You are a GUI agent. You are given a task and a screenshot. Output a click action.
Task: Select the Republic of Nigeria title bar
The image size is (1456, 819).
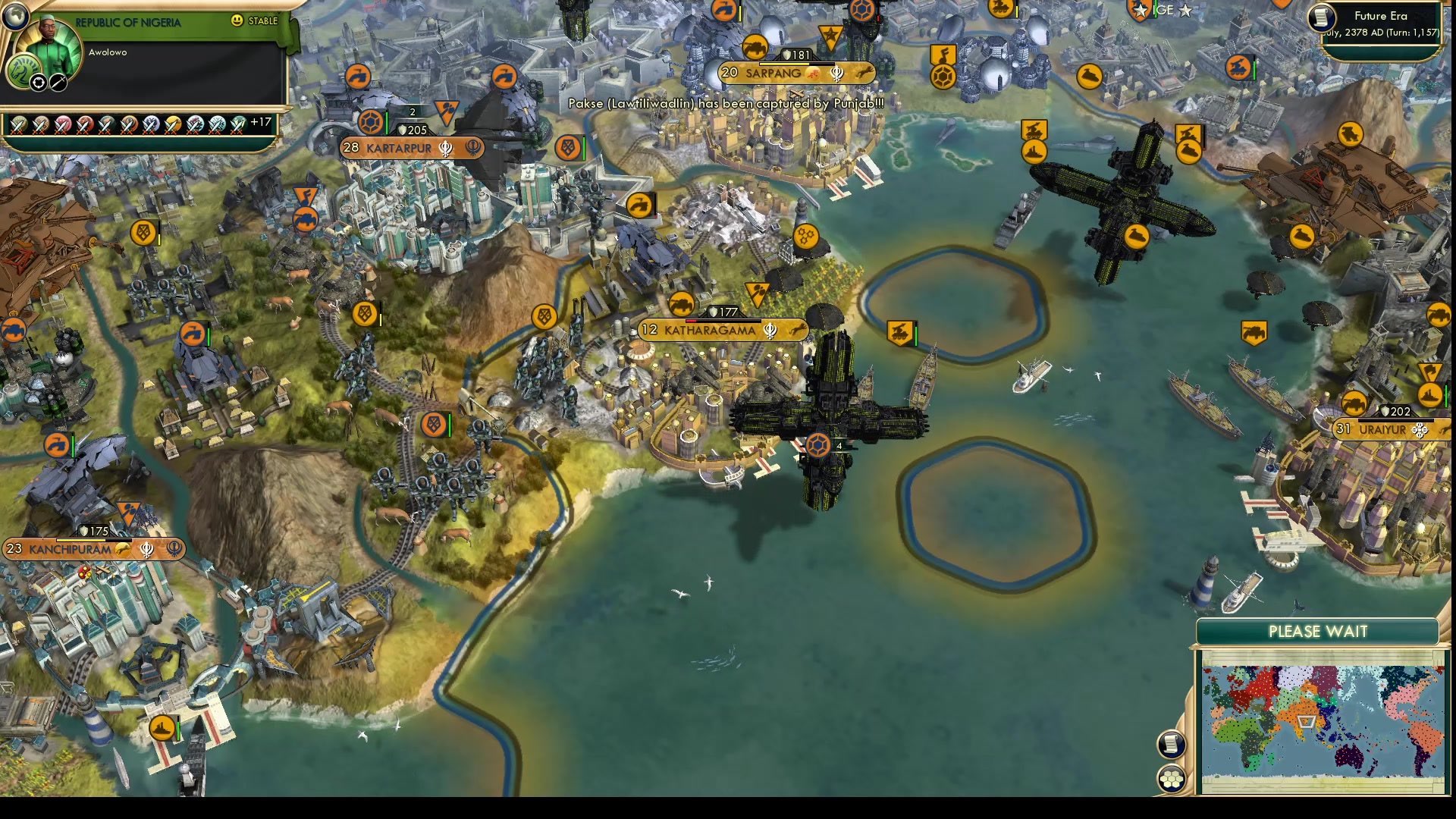click(x=127, y=21)
